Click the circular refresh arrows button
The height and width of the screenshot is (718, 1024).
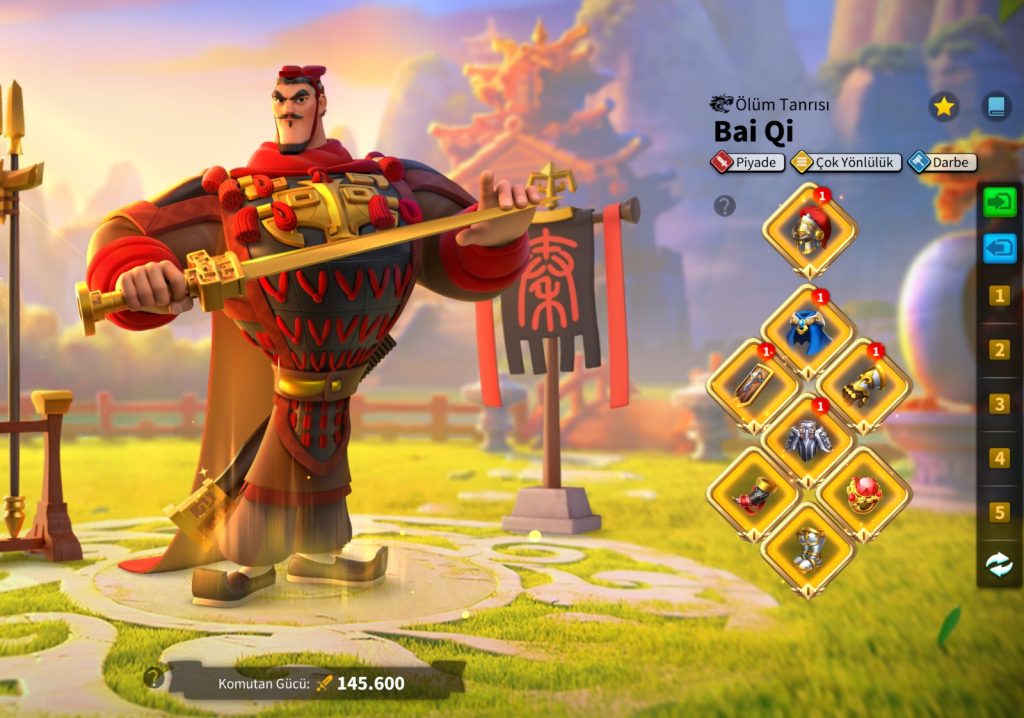pos(999,565)
